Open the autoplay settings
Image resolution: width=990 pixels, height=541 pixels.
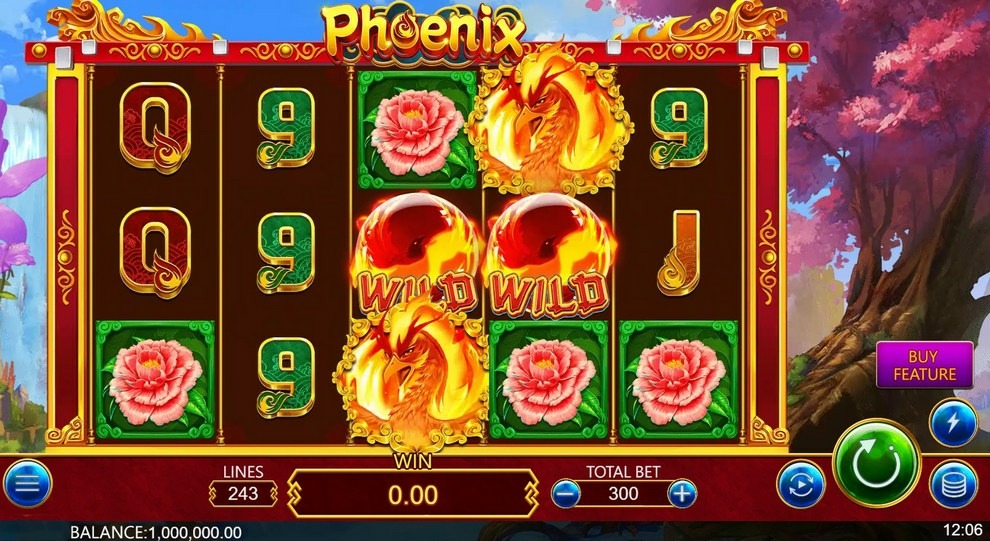point(801,485)
